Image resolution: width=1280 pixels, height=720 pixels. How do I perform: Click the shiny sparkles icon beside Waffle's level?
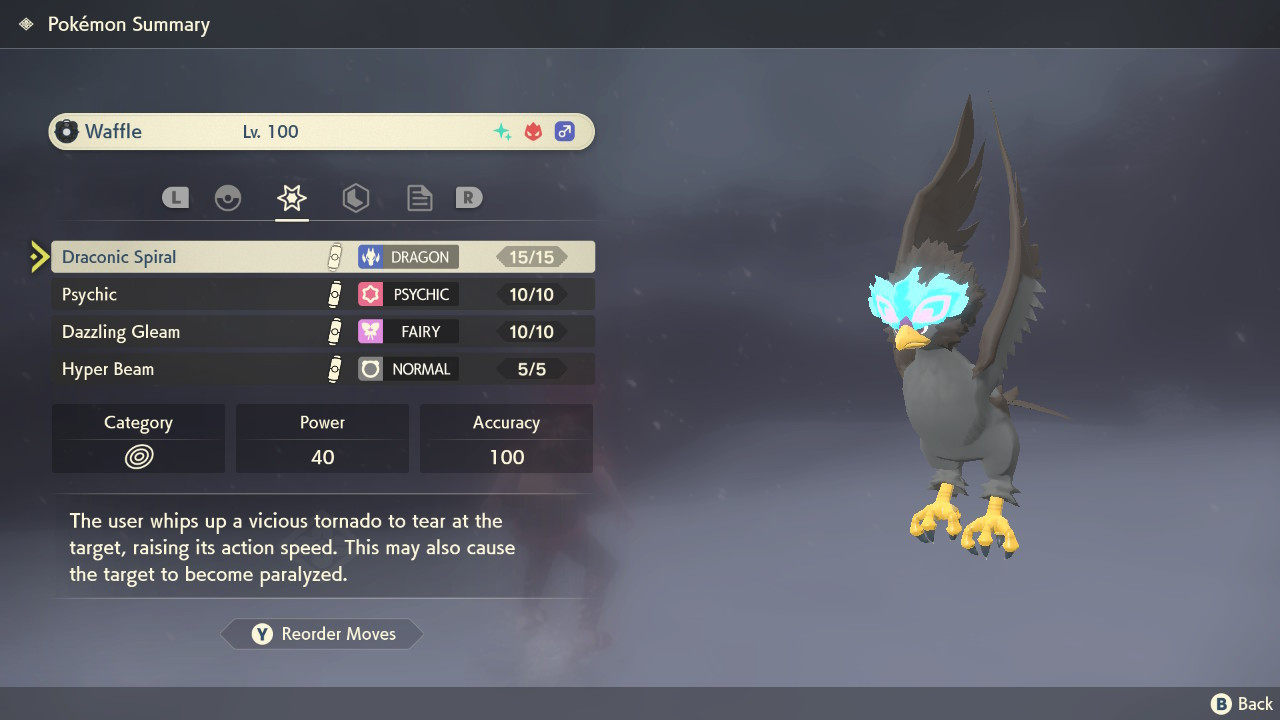click(x=503, y=130)
